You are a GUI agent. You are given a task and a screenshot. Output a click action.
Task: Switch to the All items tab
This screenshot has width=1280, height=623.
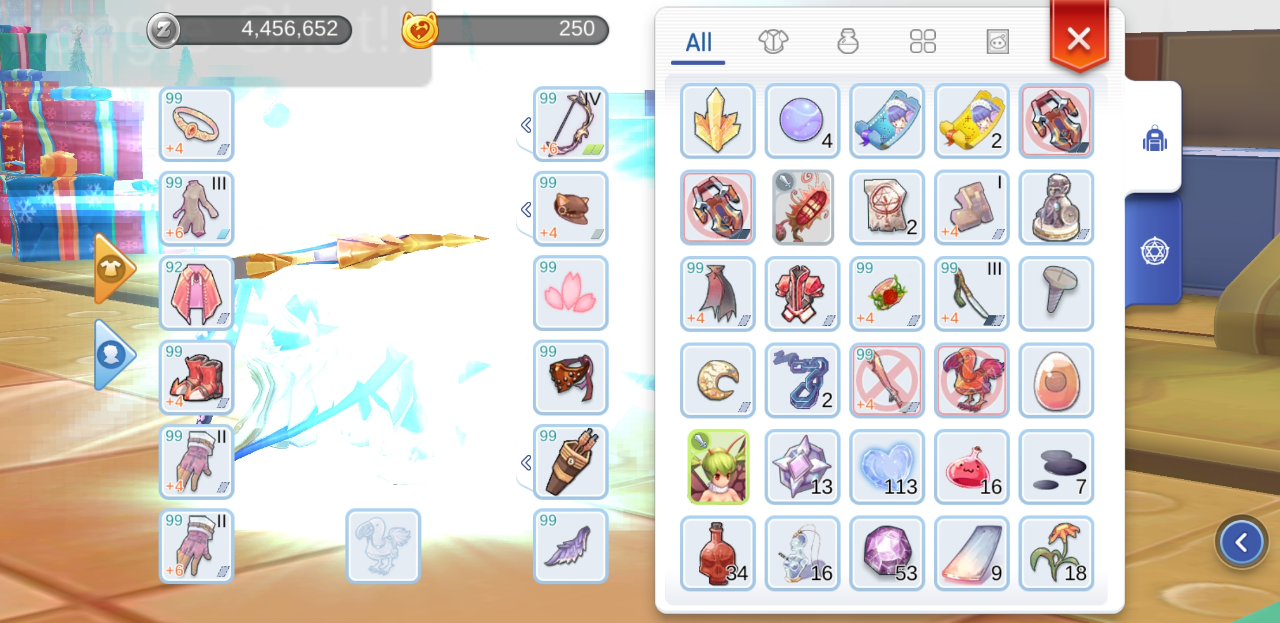pos(698,42)
